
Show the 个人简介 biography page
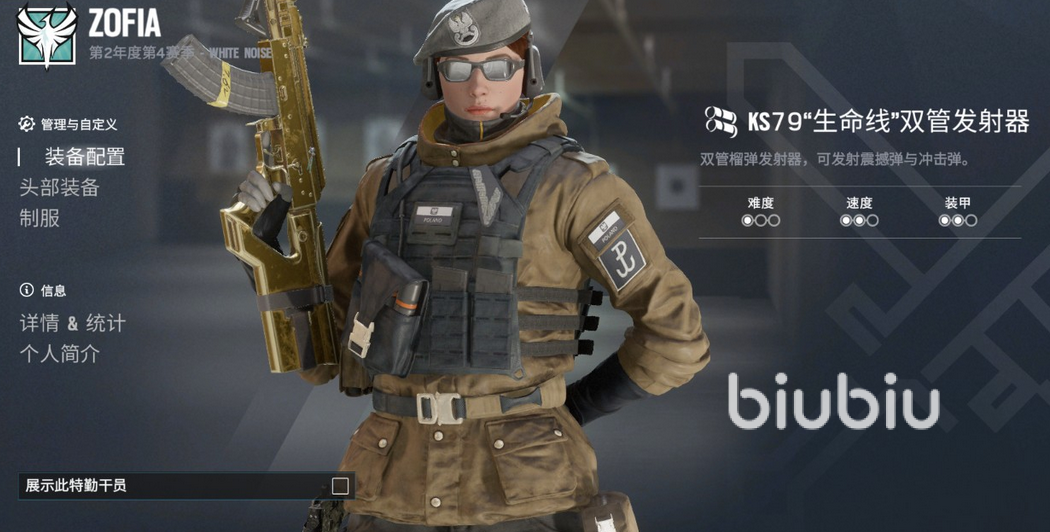pos(60,354)
